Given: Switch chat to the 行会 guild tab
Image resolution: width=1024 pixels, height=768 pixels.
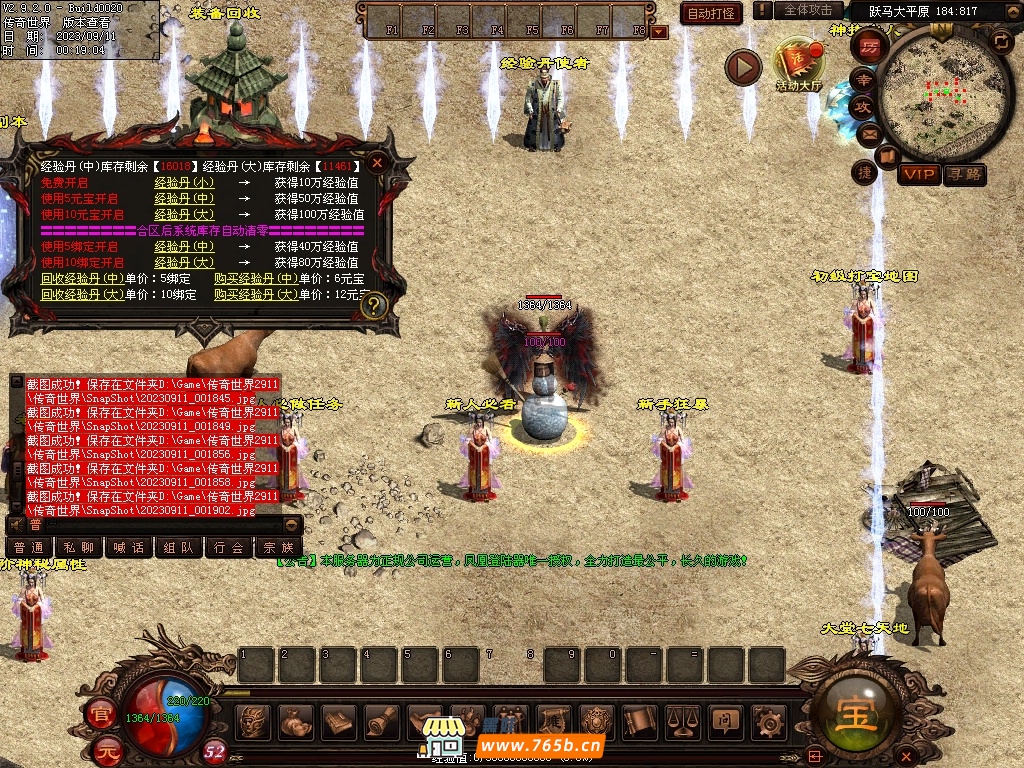Looking at the screenshot, I should (x=228, y=547).
